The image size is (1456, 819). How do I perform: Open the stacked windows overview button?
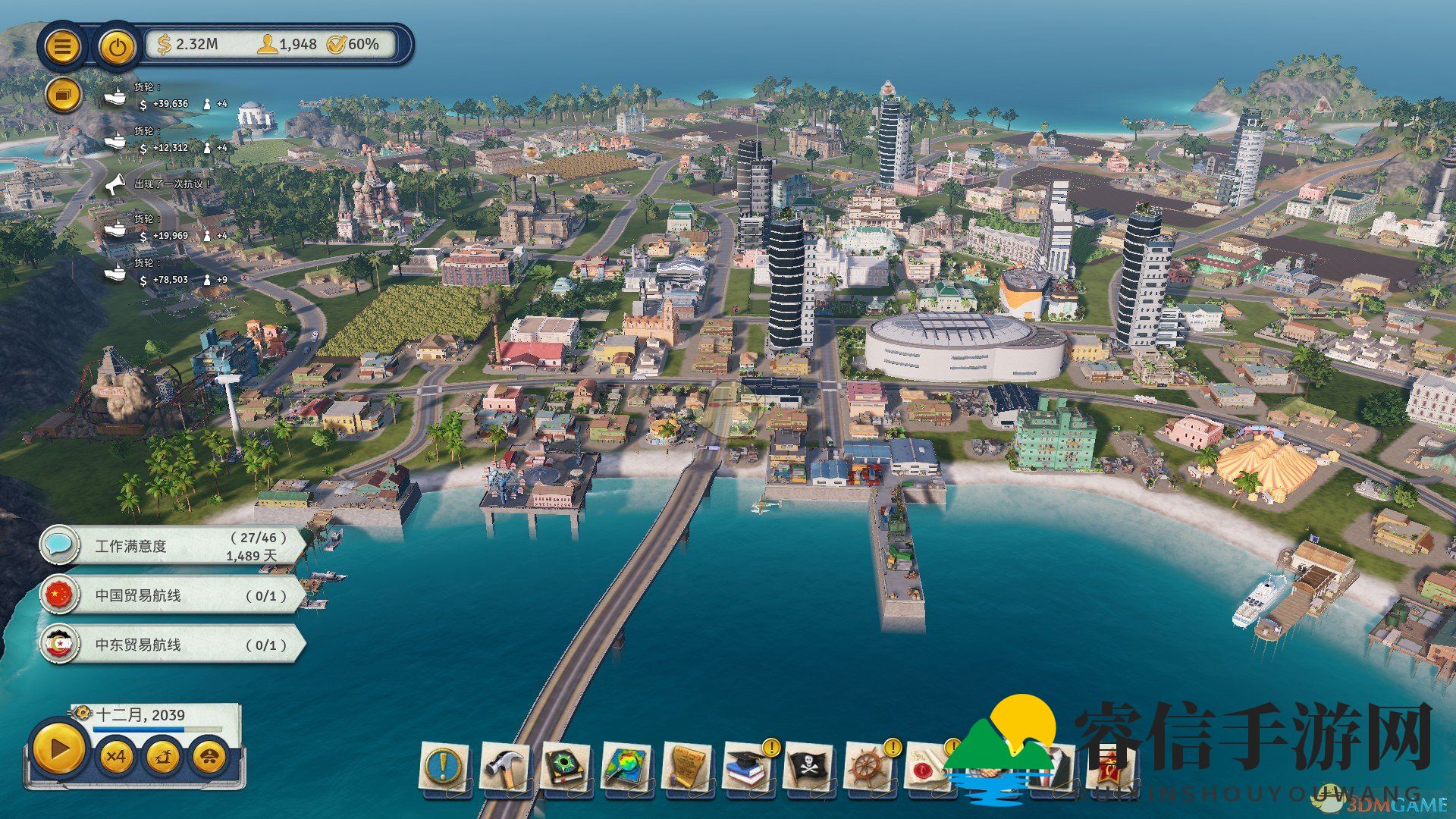pos(63,96)
